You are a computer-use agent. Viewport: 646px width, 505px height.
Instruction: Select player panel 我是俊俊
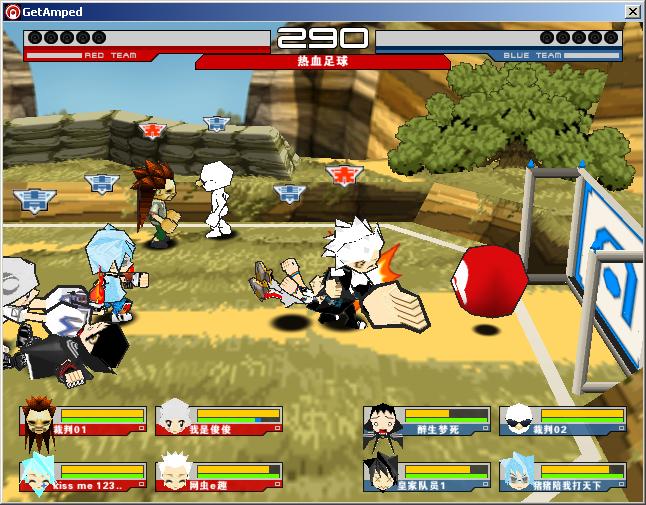(219, 419)
